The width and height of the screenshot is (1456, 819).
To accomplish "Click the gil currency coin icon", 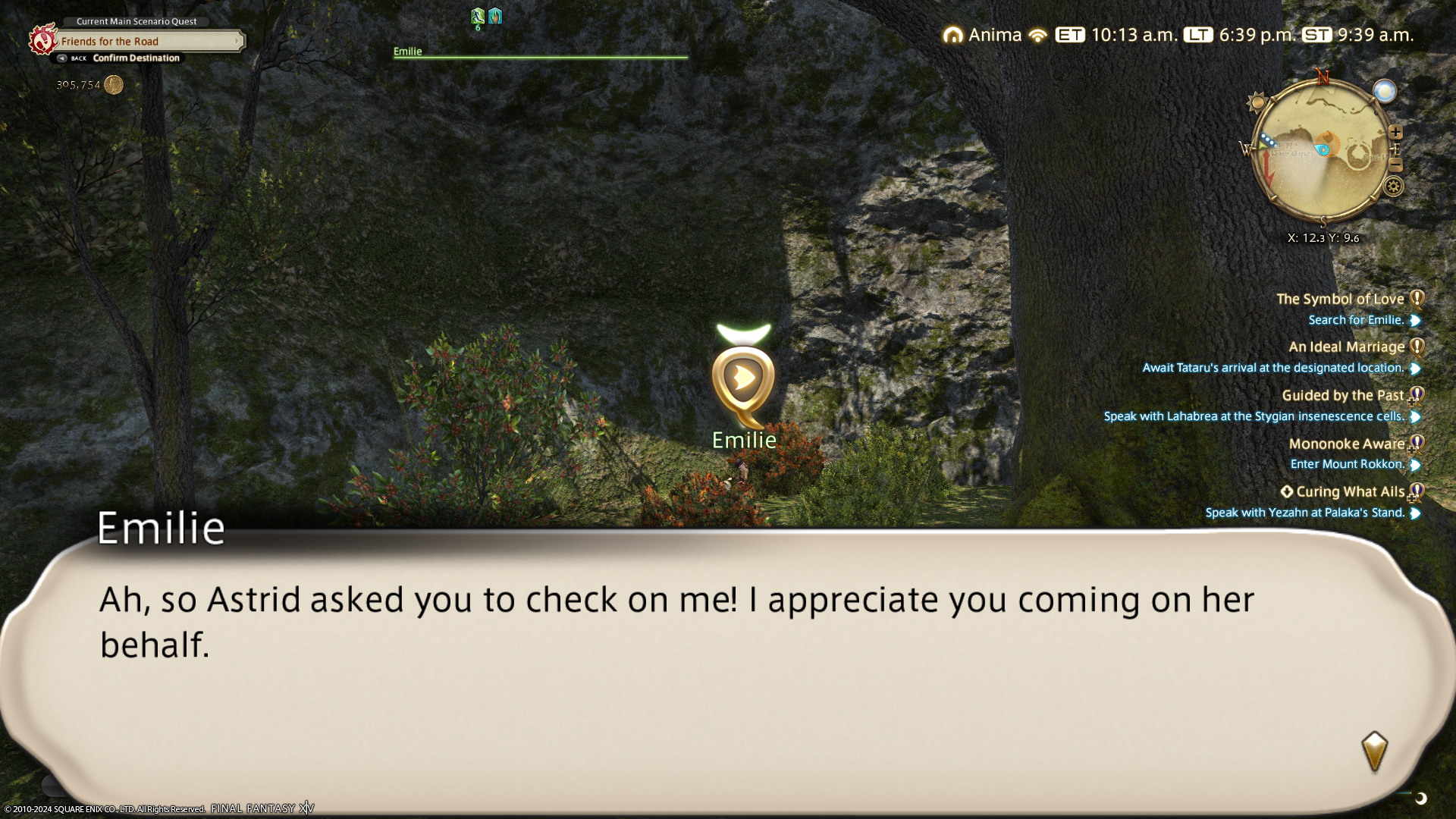I will [114, 85].
